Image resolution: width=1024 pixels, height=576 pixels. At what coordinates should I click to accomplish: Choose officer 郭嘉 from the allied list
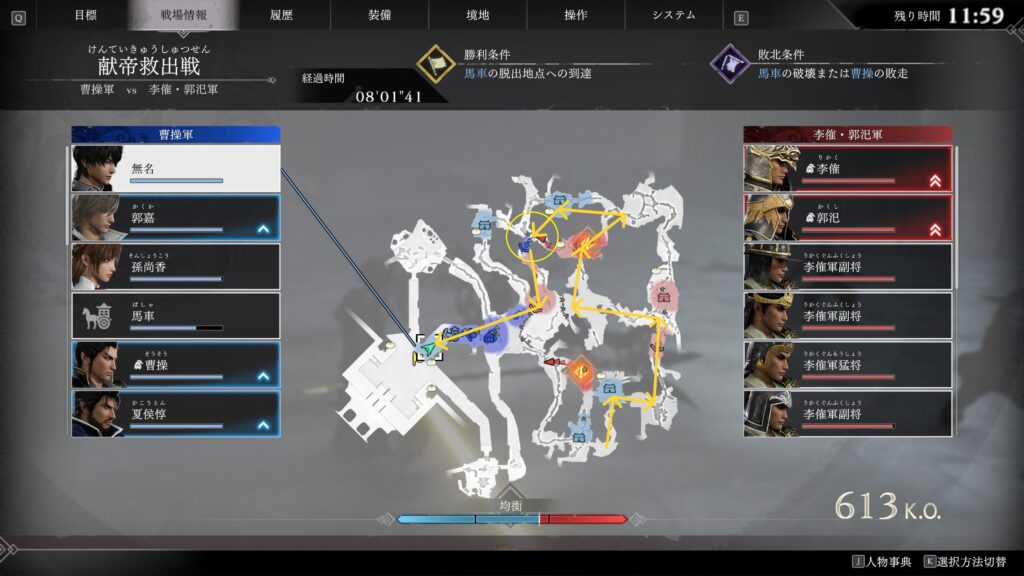(175, 218)
